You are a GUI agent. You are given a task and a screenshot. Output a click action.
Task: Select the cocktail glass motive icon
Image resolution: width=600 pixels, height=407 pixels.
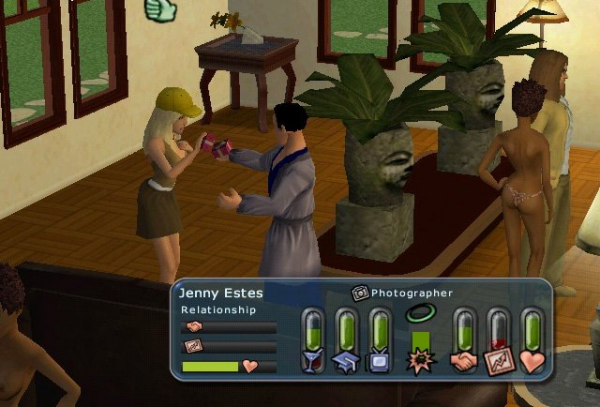click(x=315, y=361)
